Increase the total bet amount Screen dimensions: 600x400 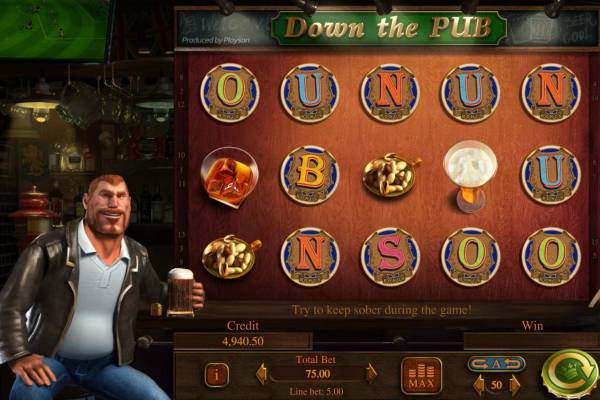point(371,374)
